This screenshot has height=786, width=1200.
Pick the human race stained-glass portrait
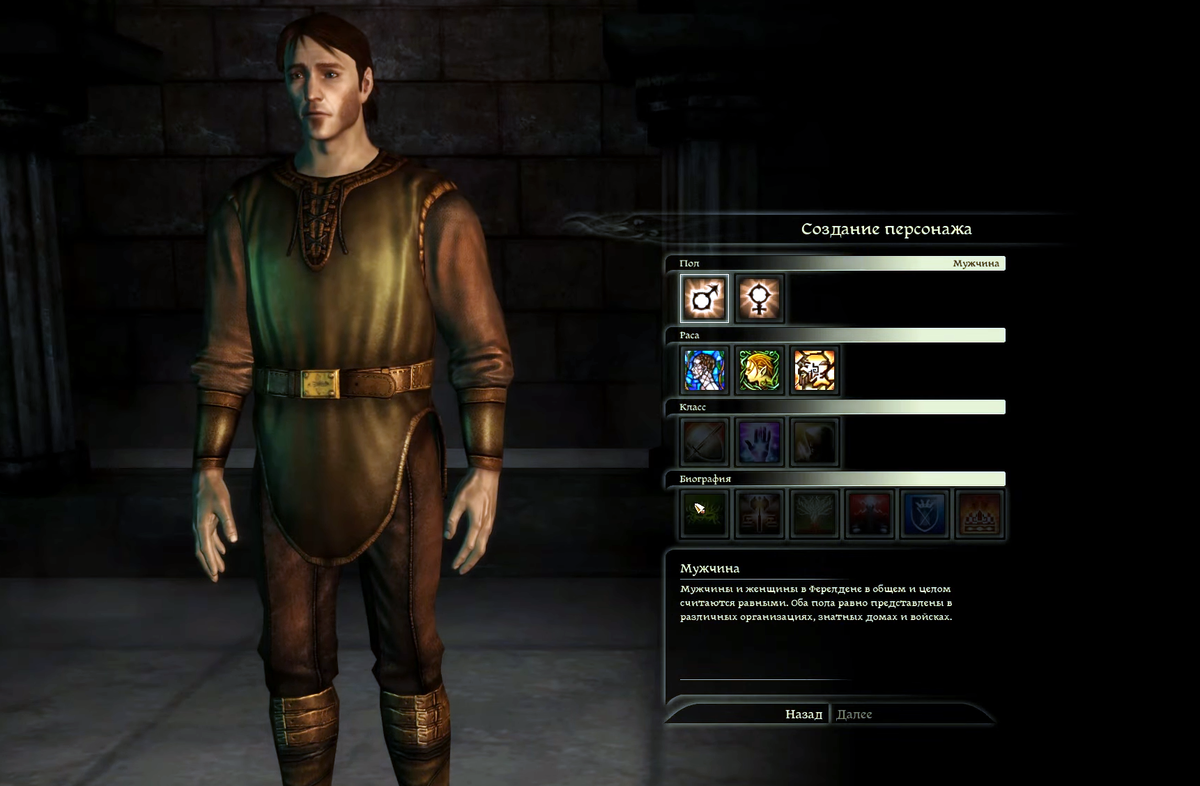pyautogui.click(x=705, y=370)
